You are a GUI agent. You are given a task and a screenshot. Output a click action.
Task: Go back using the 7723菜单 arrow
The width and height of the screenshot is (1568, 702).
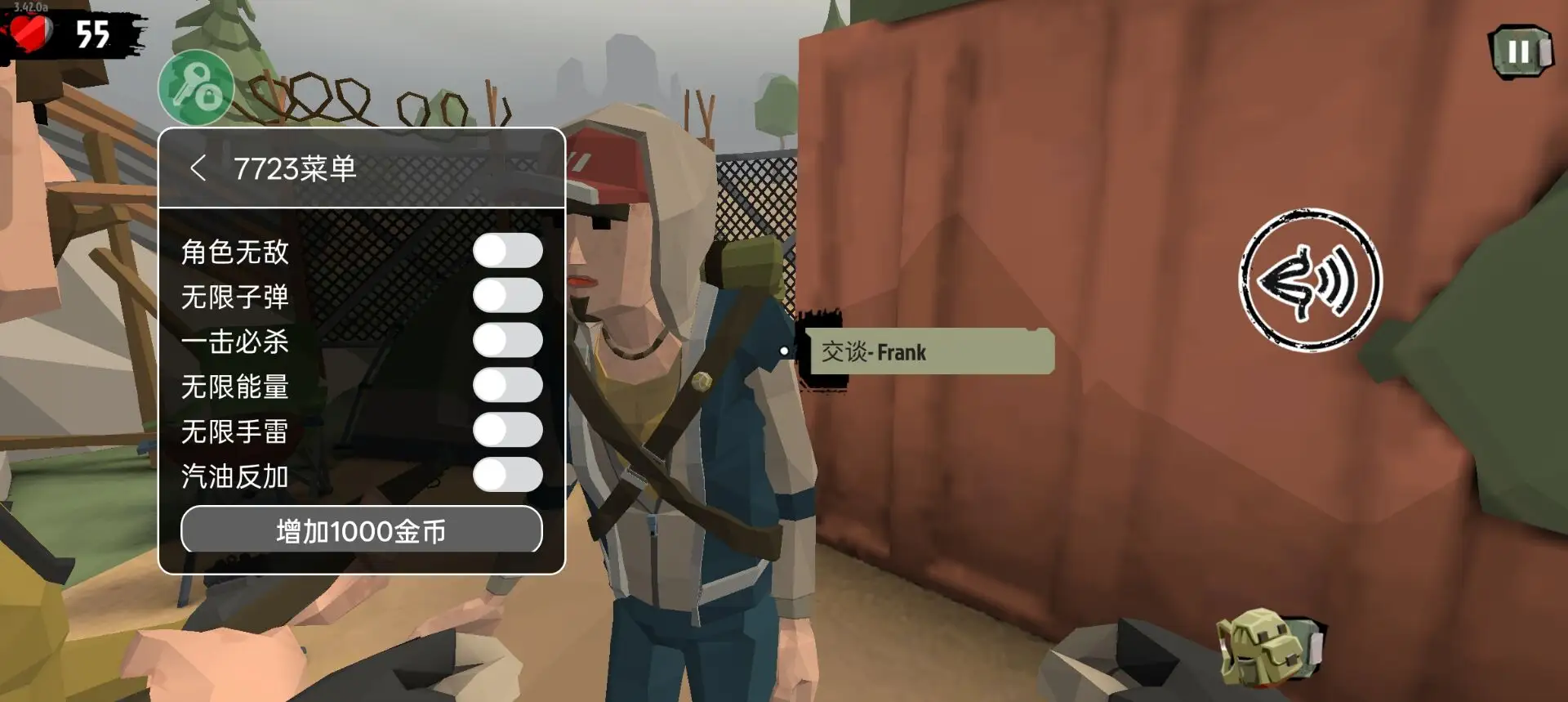198,168
